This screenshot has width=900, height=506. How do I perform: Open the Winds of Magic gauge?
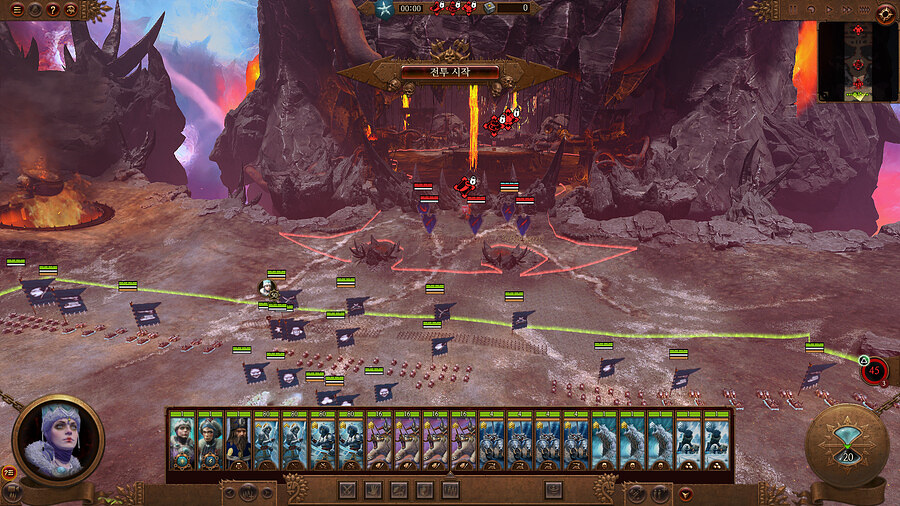pyautogui.click(x=847, y=446)
